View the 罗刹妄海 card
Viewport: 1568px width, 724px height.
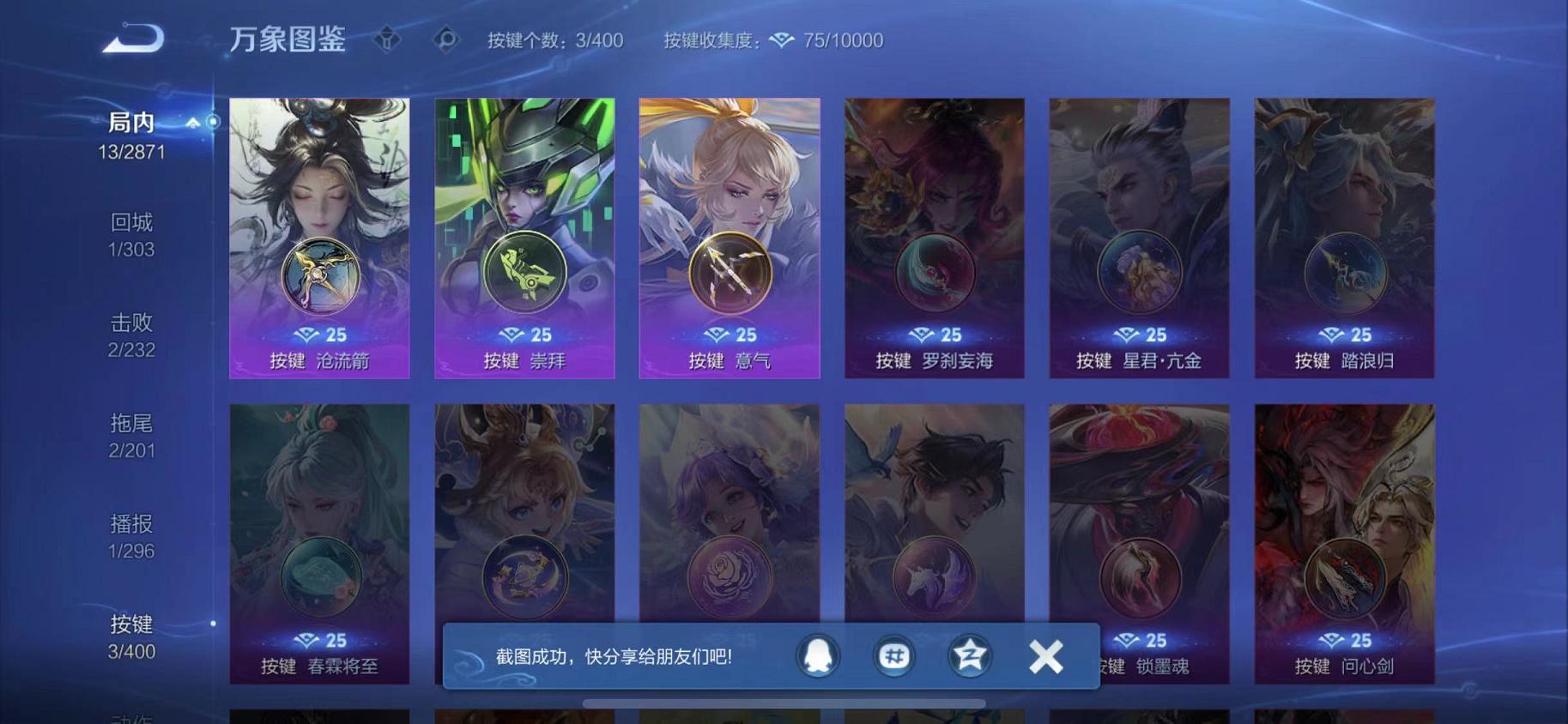934,214
